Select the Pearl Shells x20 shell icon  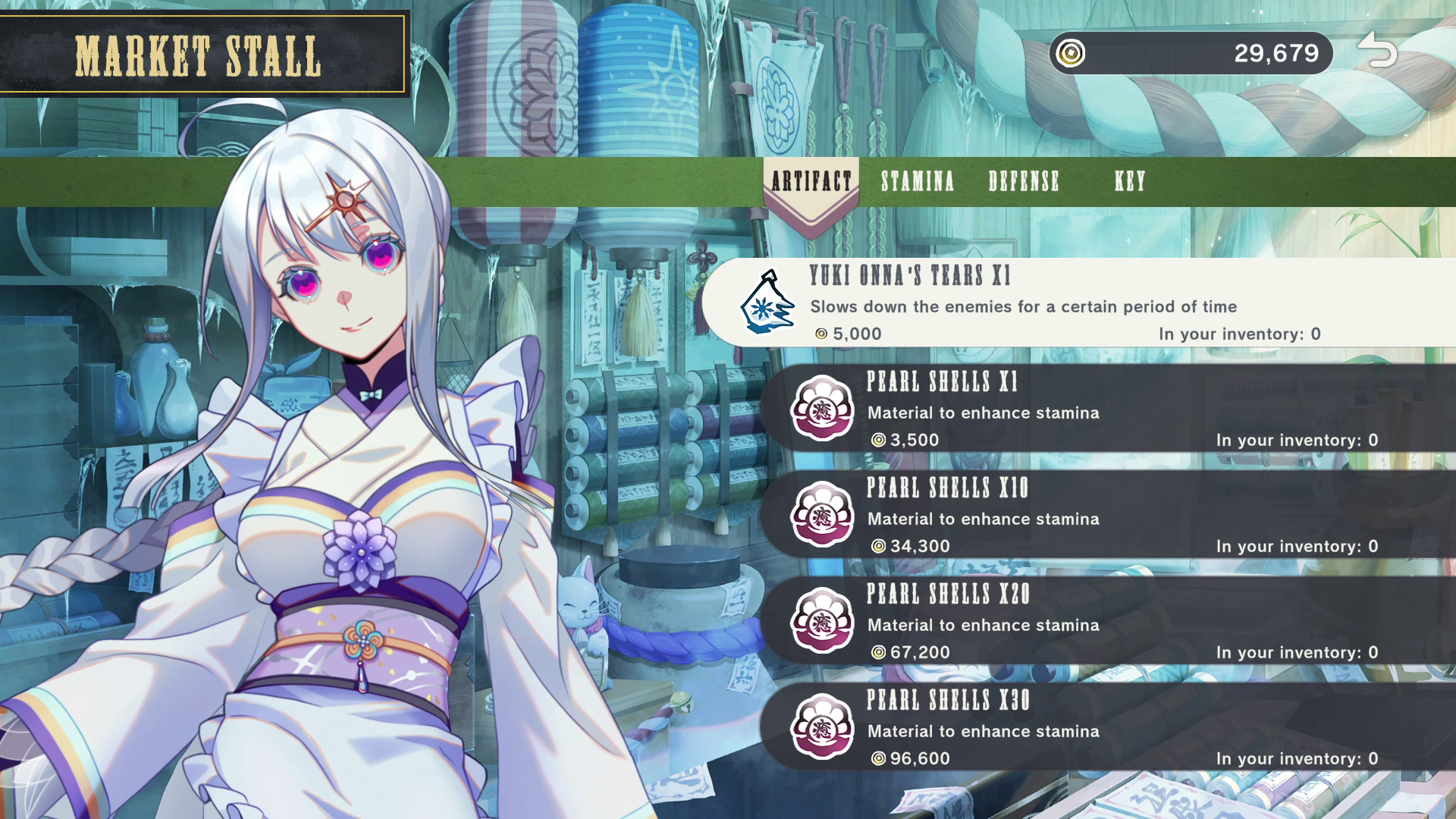point(823,620)
